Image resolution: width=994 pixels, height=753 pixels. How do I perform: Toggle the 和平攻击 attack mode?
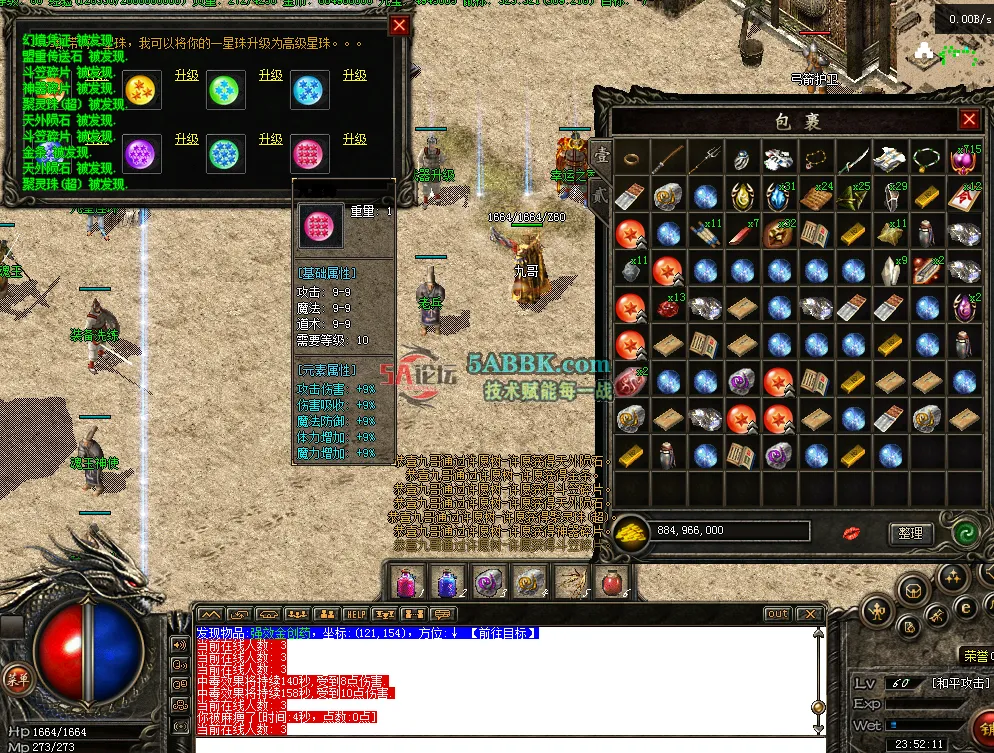pos(932,684)
